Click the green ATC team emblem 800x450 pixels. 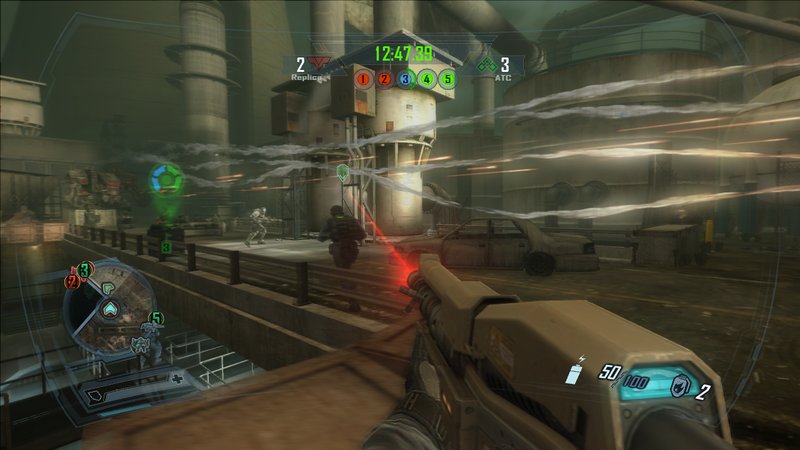[x=484, y=64]
